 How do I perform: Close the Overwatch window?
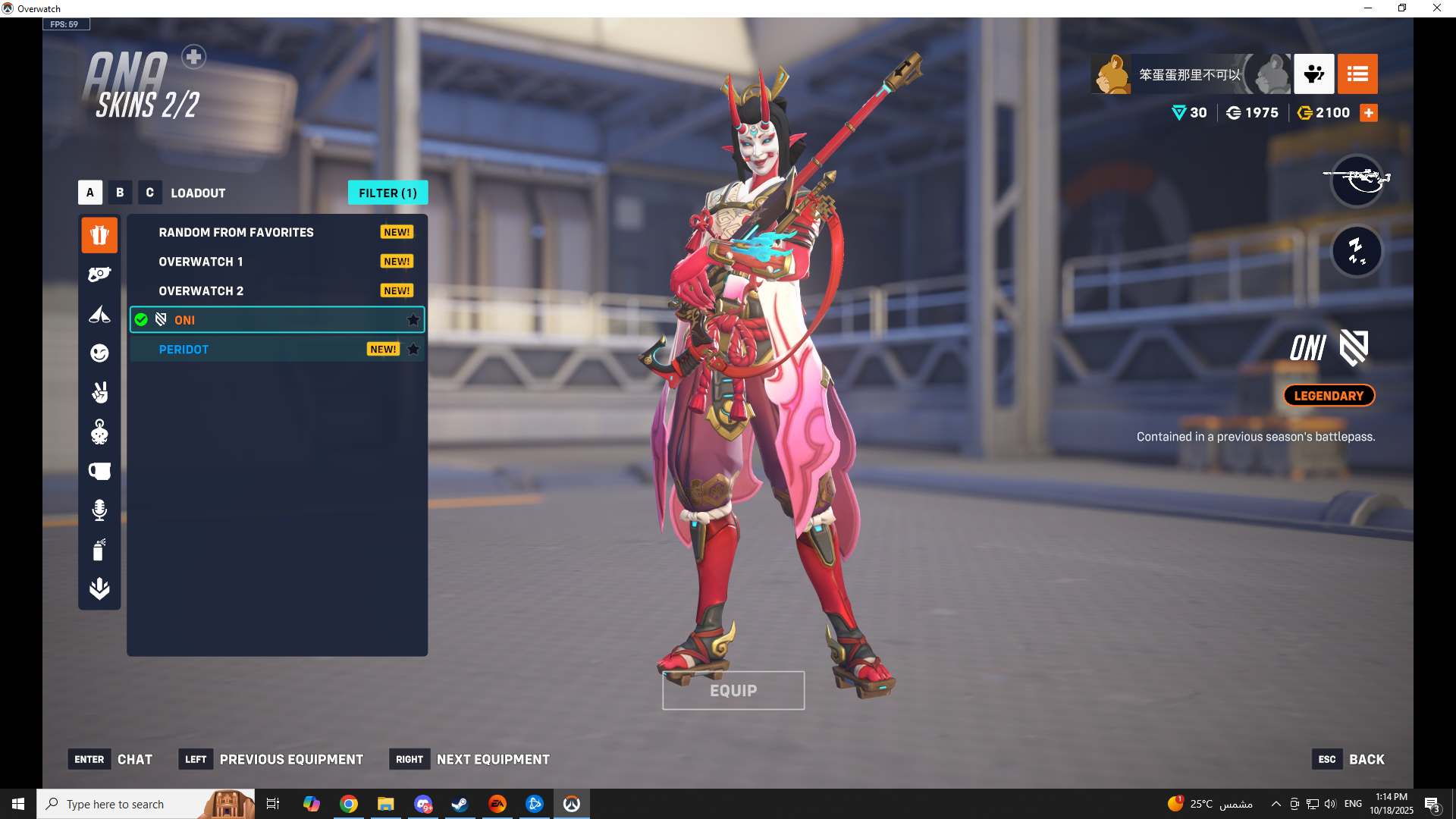click(1436, 8)
